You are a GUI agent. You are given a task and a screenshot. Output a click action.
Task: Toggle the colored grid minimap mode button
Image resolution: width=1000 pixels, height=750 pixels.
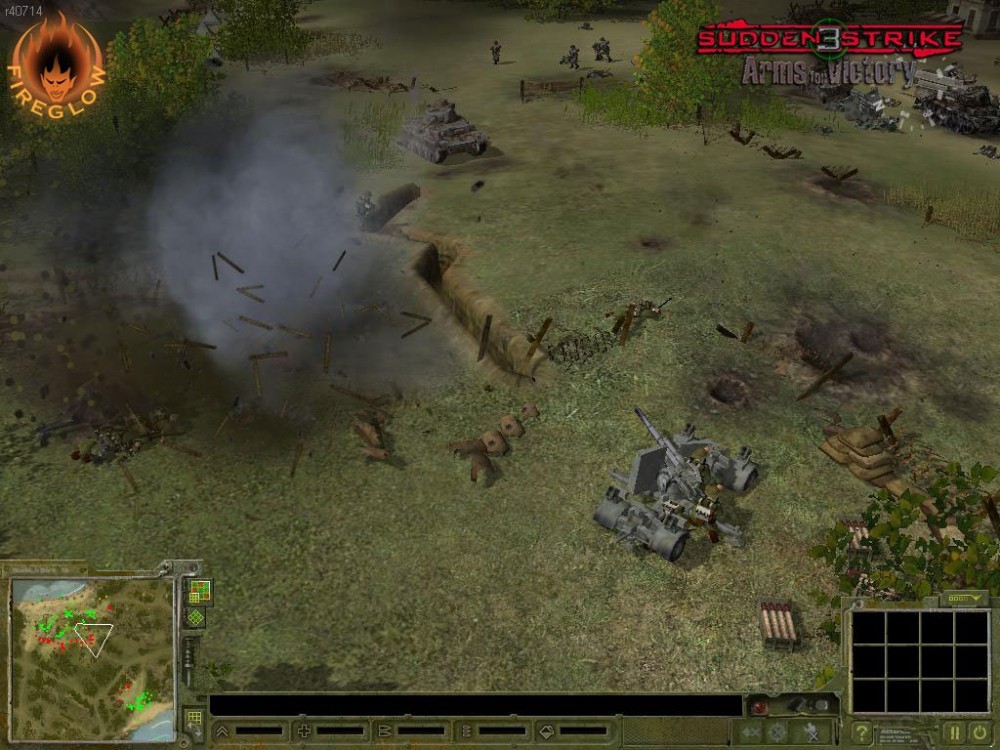[198, 591]
